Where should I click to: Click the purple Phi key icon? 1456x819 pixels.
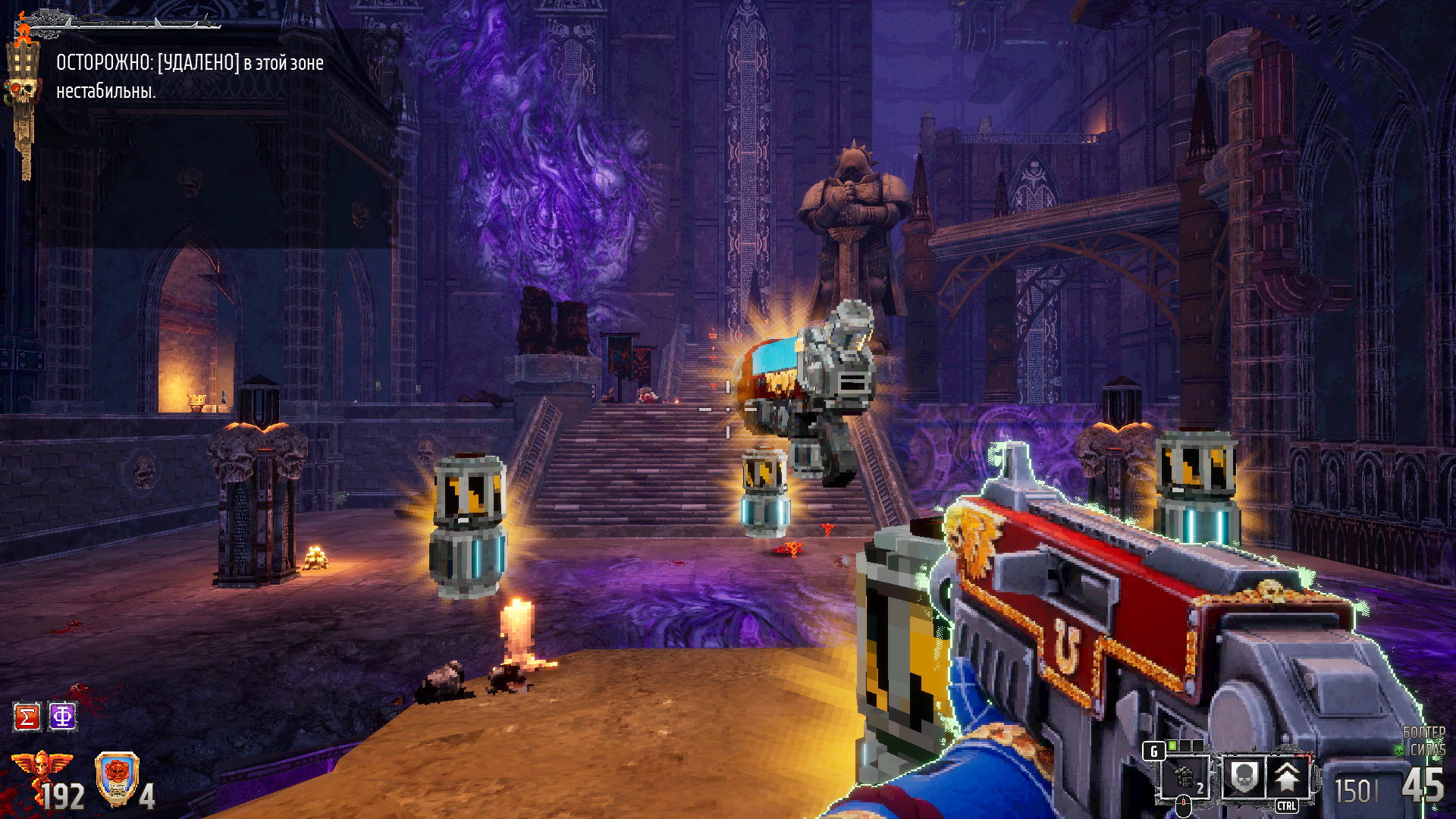point(63,716)
